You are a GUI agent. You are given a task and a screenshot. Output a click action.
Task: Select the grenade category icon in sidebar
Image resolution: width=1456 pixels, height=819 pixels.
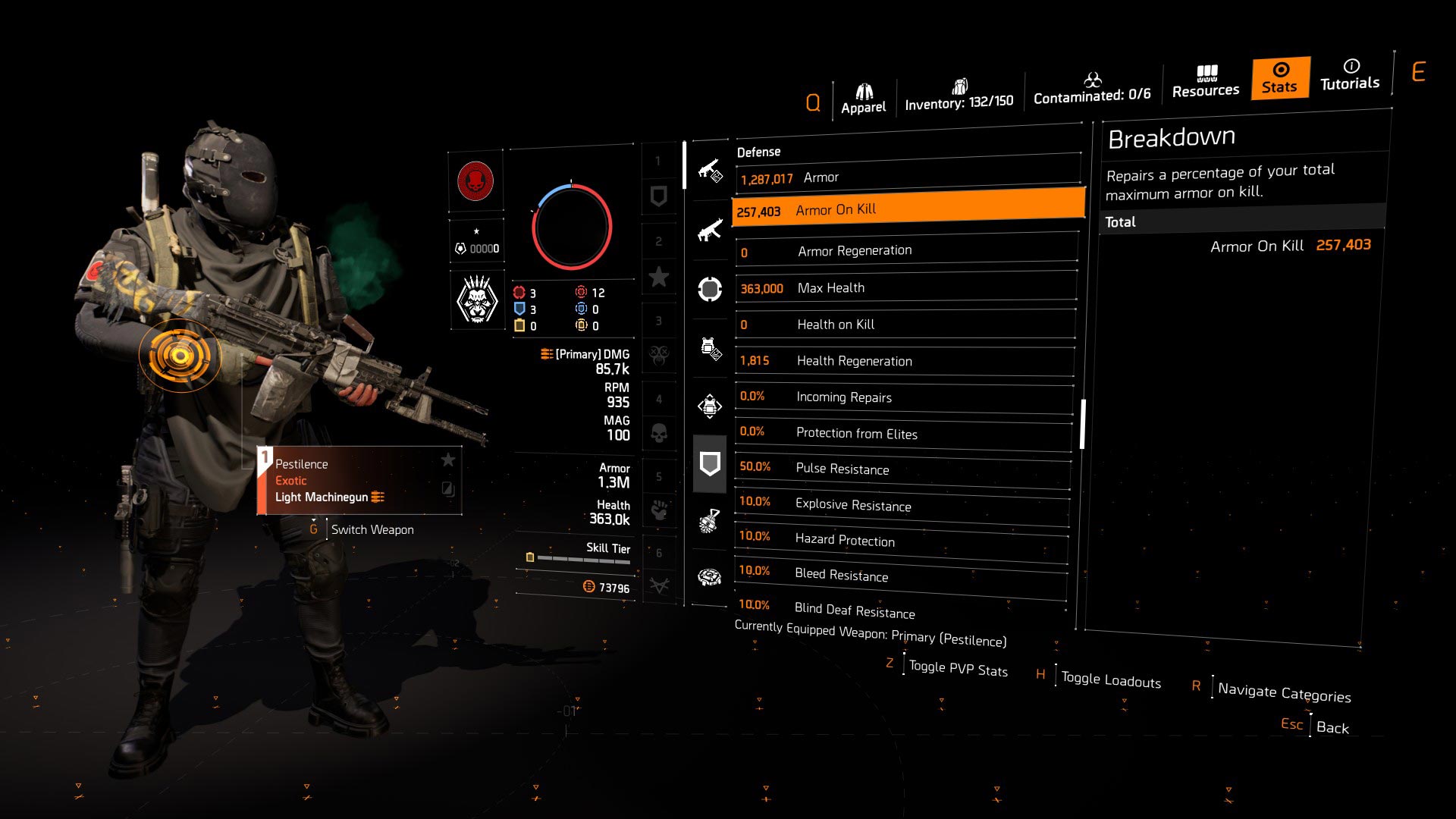[x=710, y=522]
